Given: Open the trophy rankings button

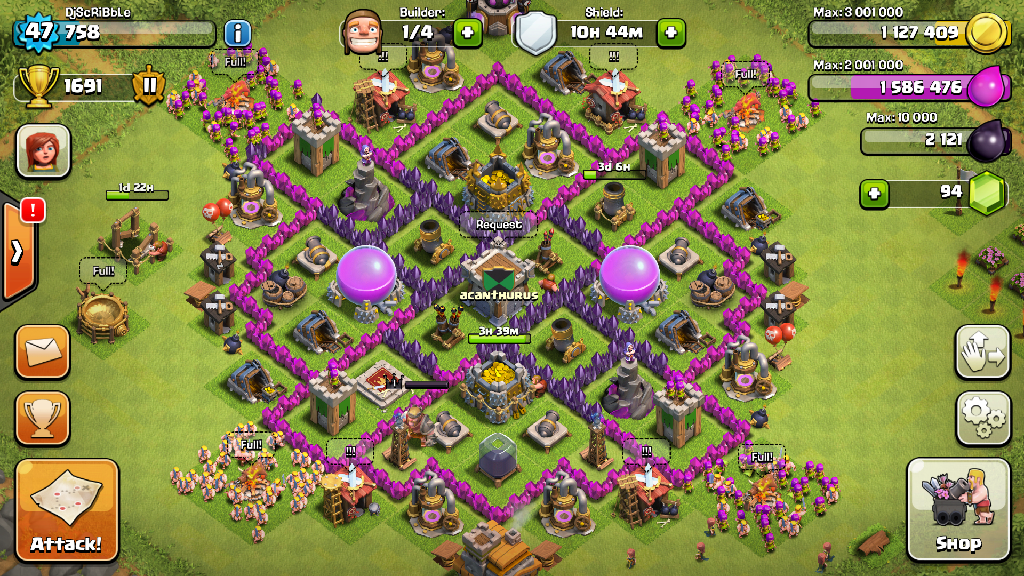Looking at the screenshot, I should tap(42, 417).
